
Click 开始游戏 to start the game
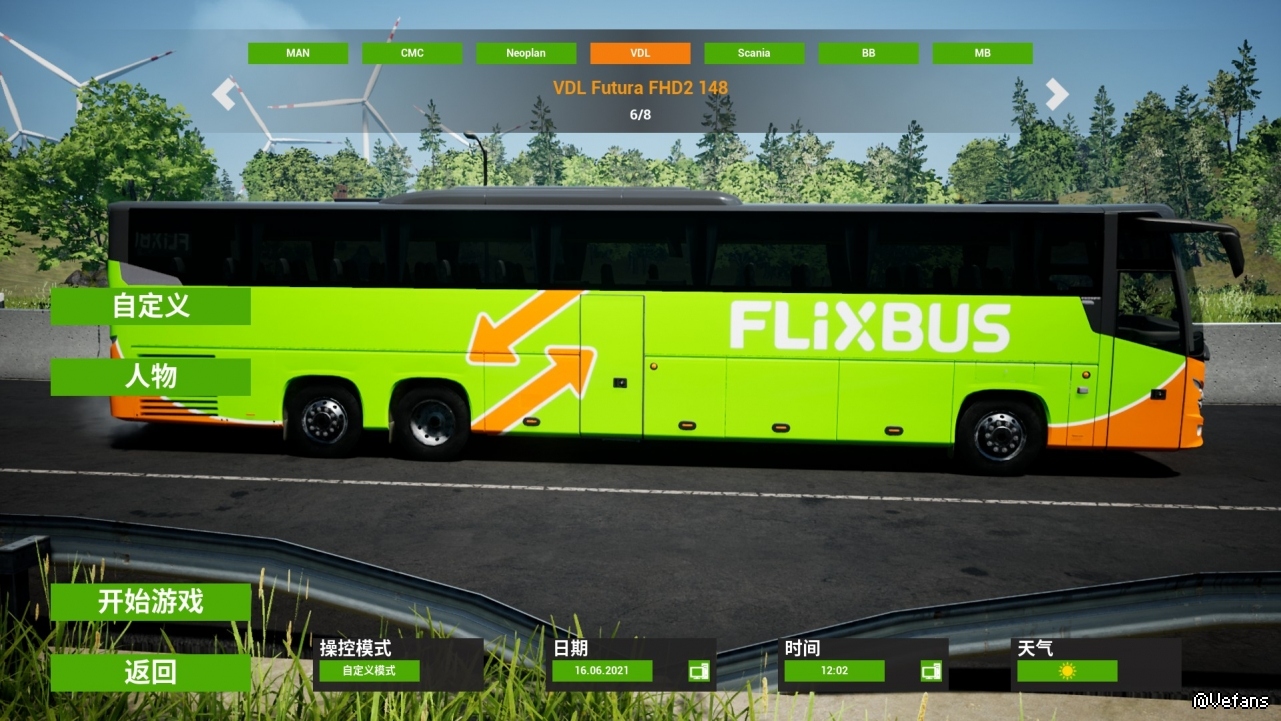[151, 602]
